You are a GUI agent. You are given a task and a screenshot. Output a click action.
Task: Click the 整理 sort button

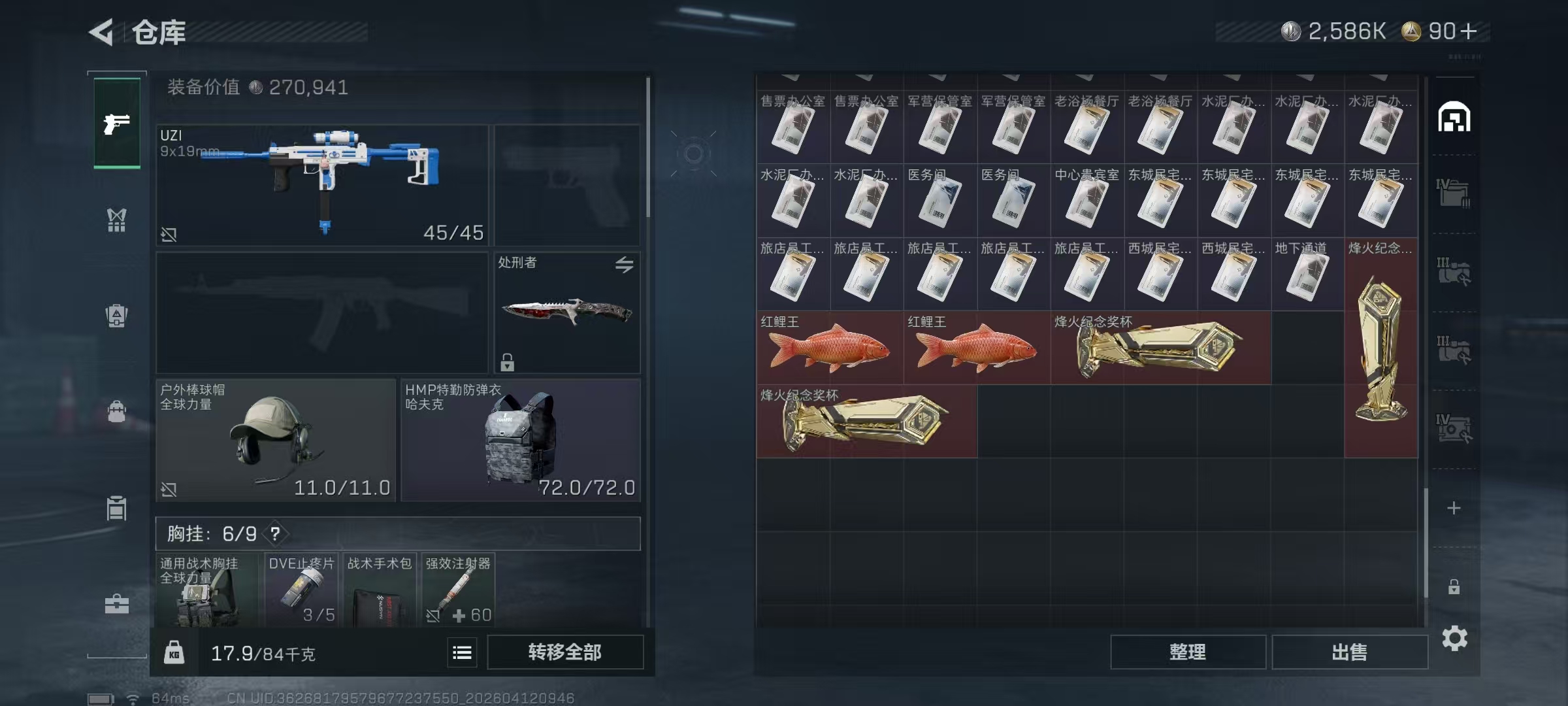(1187, 652)
